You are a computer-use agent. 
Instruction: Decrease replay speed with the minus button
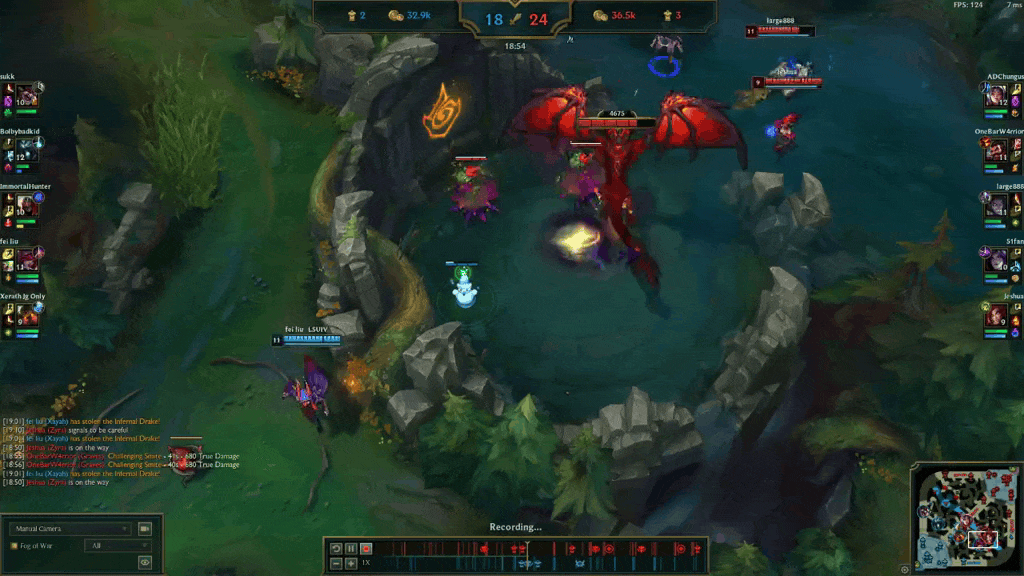tap(336, 563)
